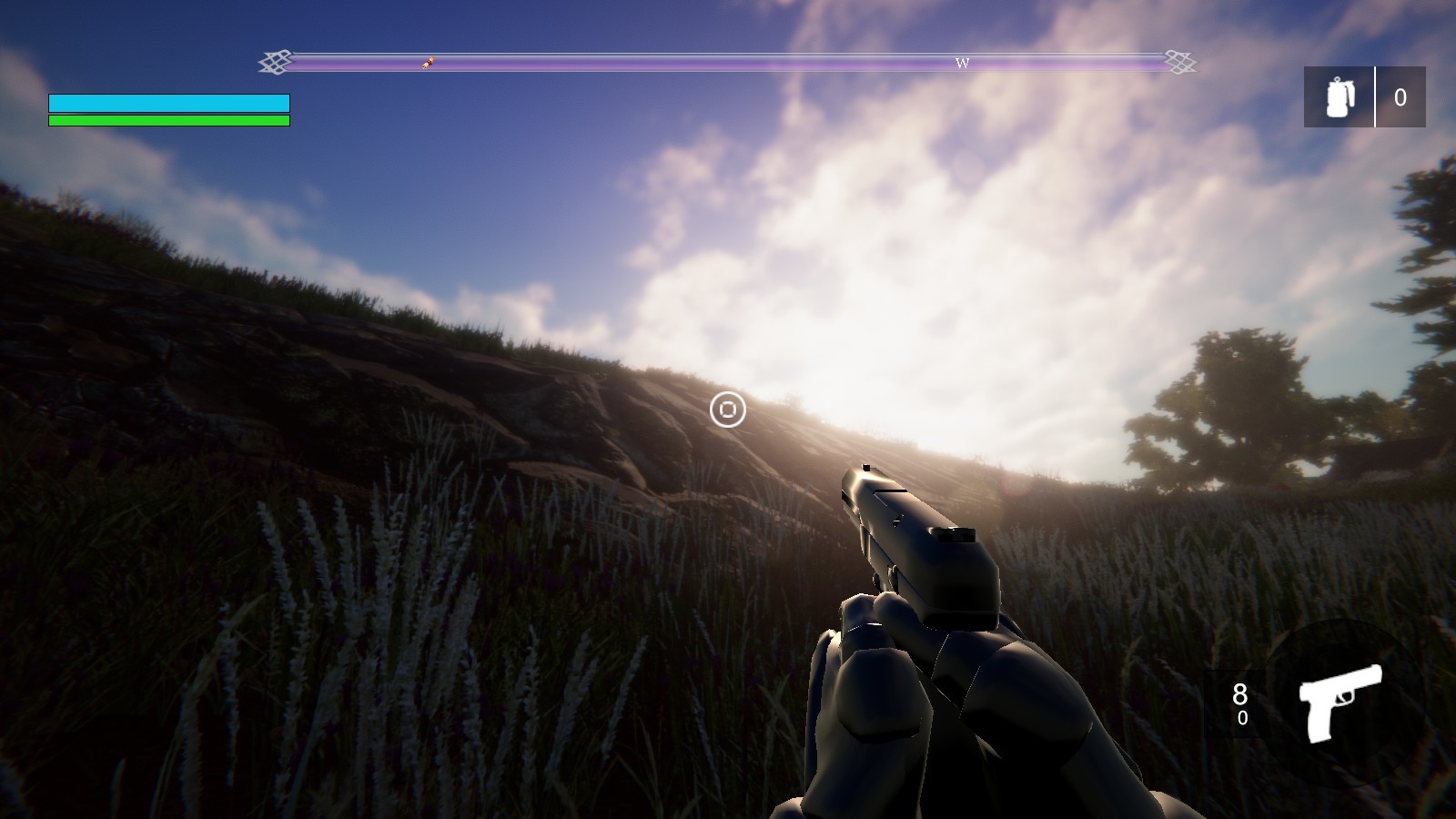Image resolution: width=1456 pixels, height=819 pixels.
Task: Click the right knotwork ornament of the compass bar
Action: coord(1179,64)
